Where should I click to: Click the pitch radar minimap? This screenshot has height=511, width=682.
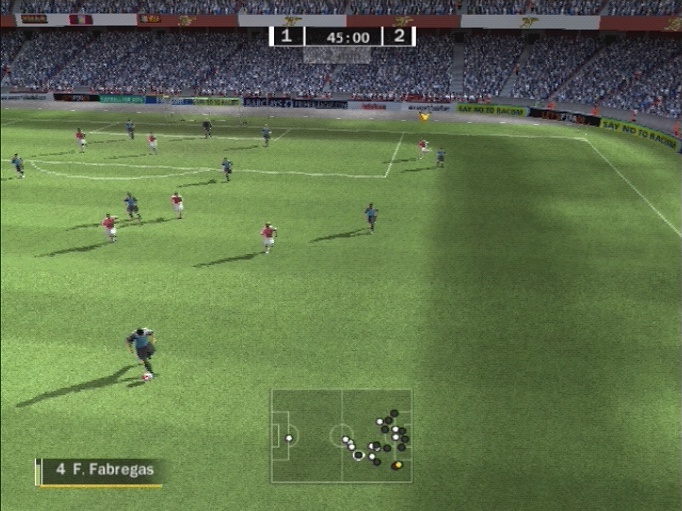tap(341, 436)
